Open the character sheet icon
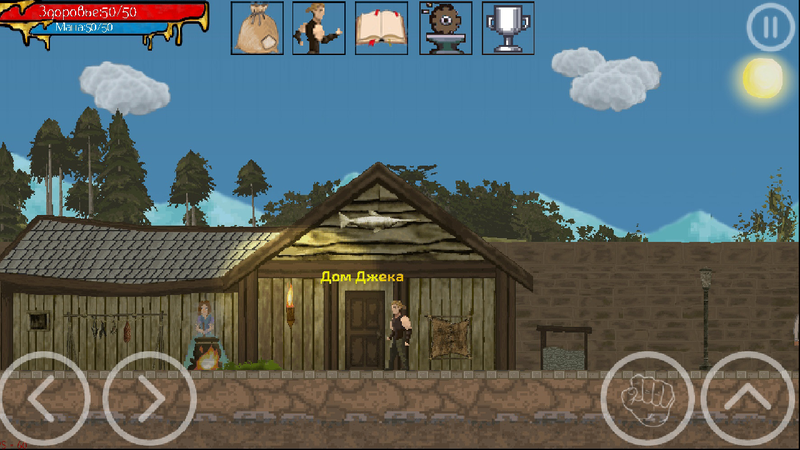The width and height of the screenshot is (800, 450). 319,28
